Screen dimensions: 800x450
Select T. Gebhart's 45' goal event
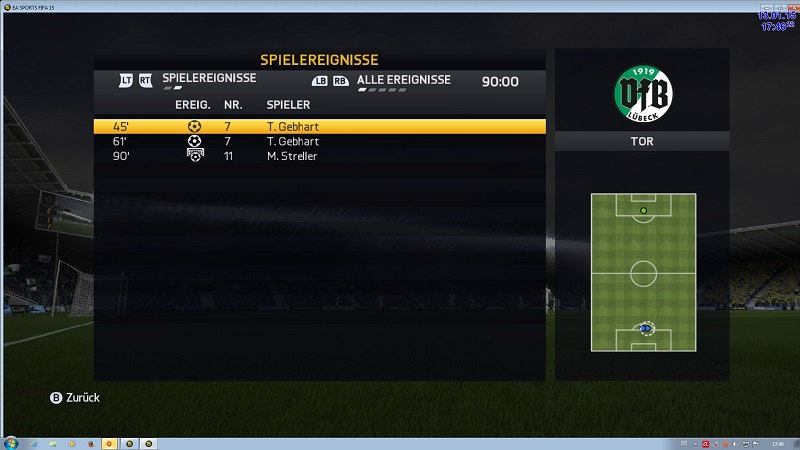[x=320, y=127]
